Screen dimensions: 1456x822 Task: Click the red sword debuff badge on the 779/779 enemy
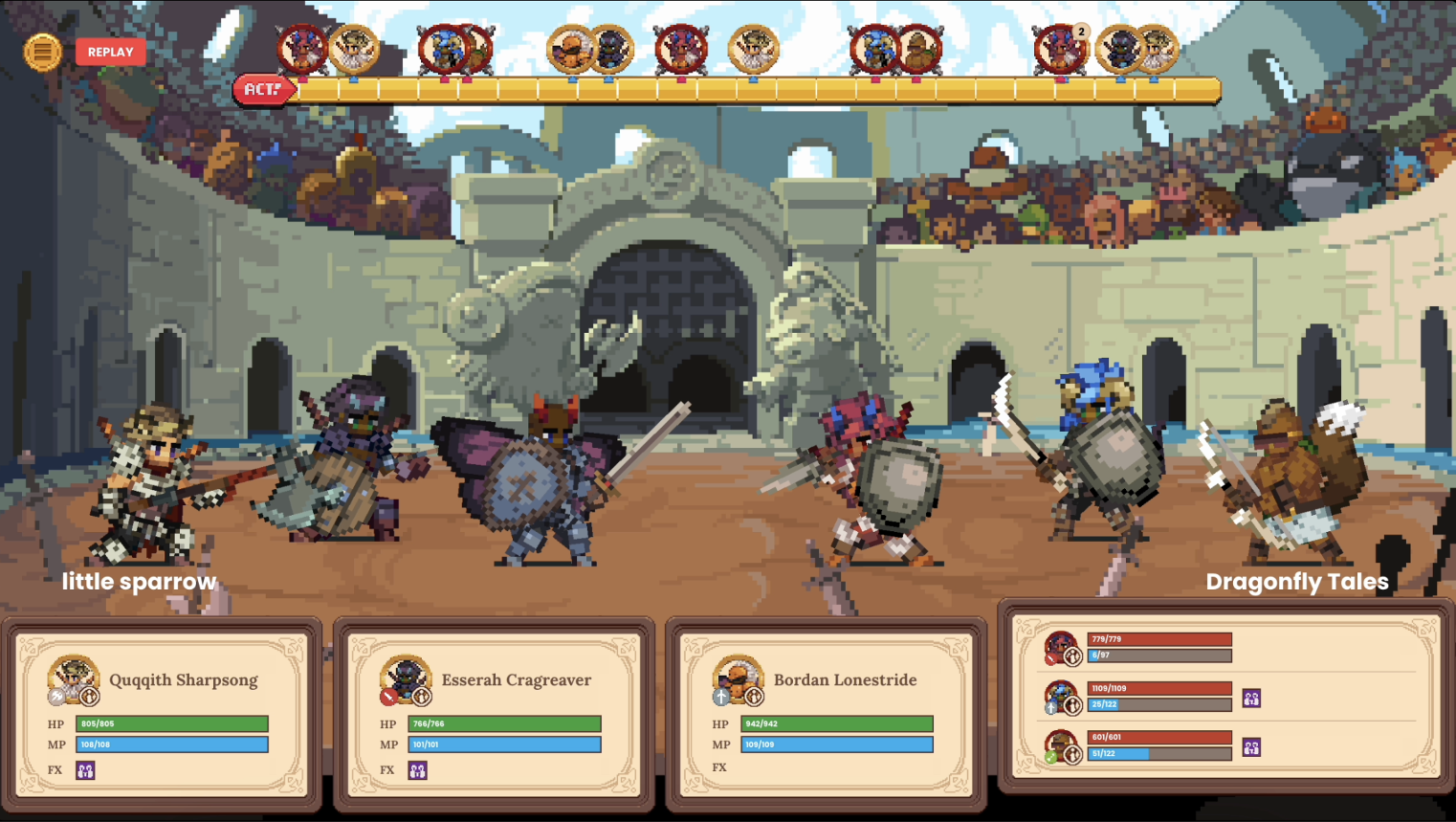pyautogui.click(x=1049, y=657)
